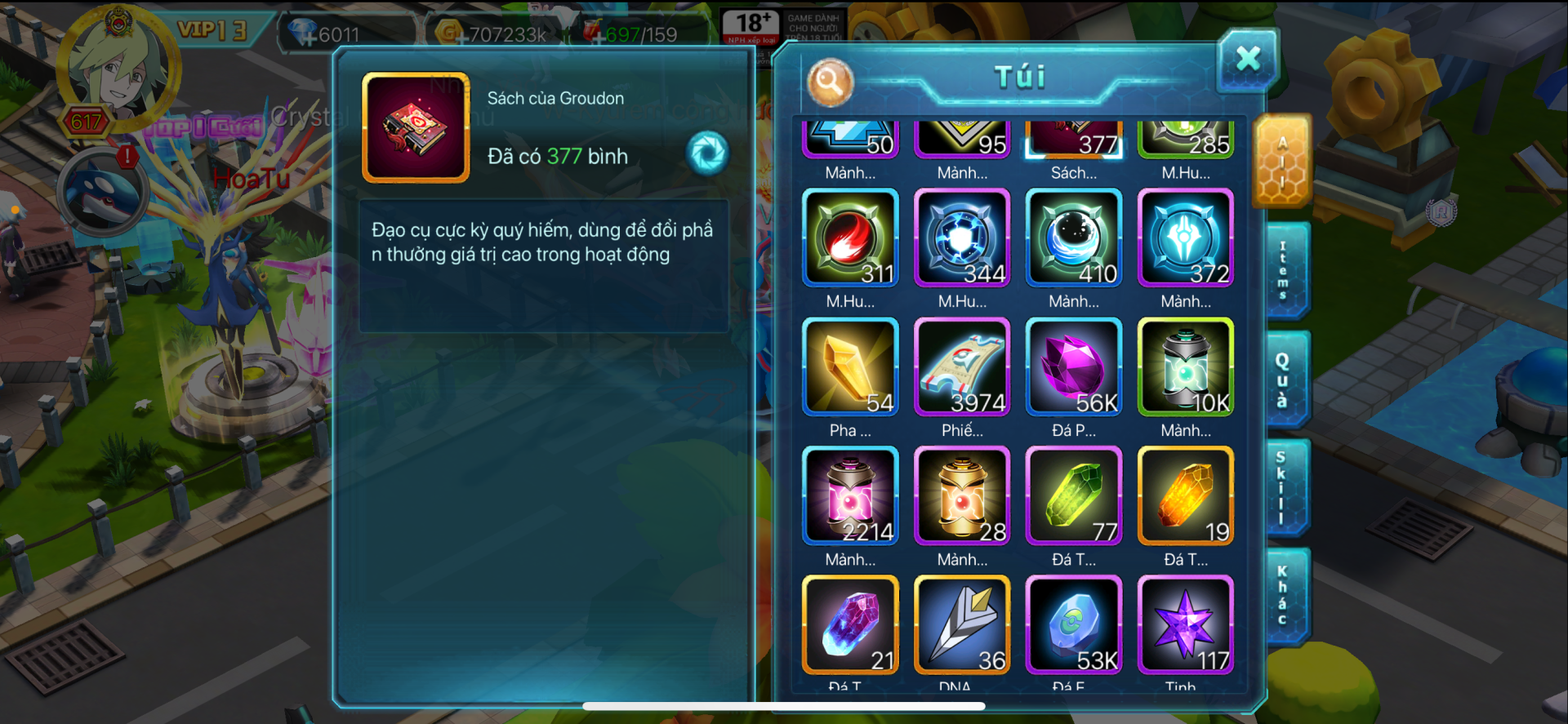
Task: Select the Khác tab
Action: (1282, 596)
